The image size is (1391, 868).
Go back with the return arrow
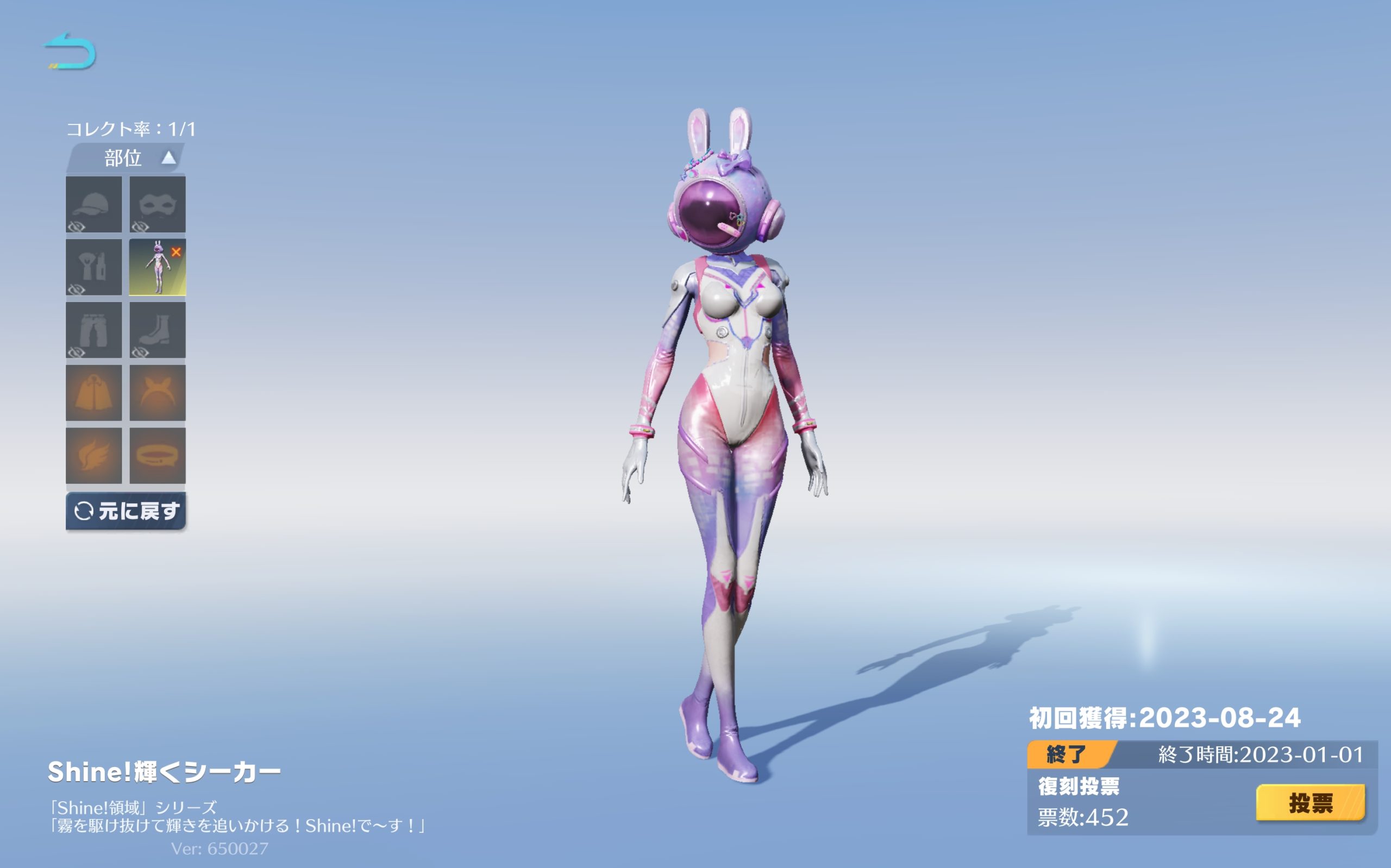coord(70,52)
